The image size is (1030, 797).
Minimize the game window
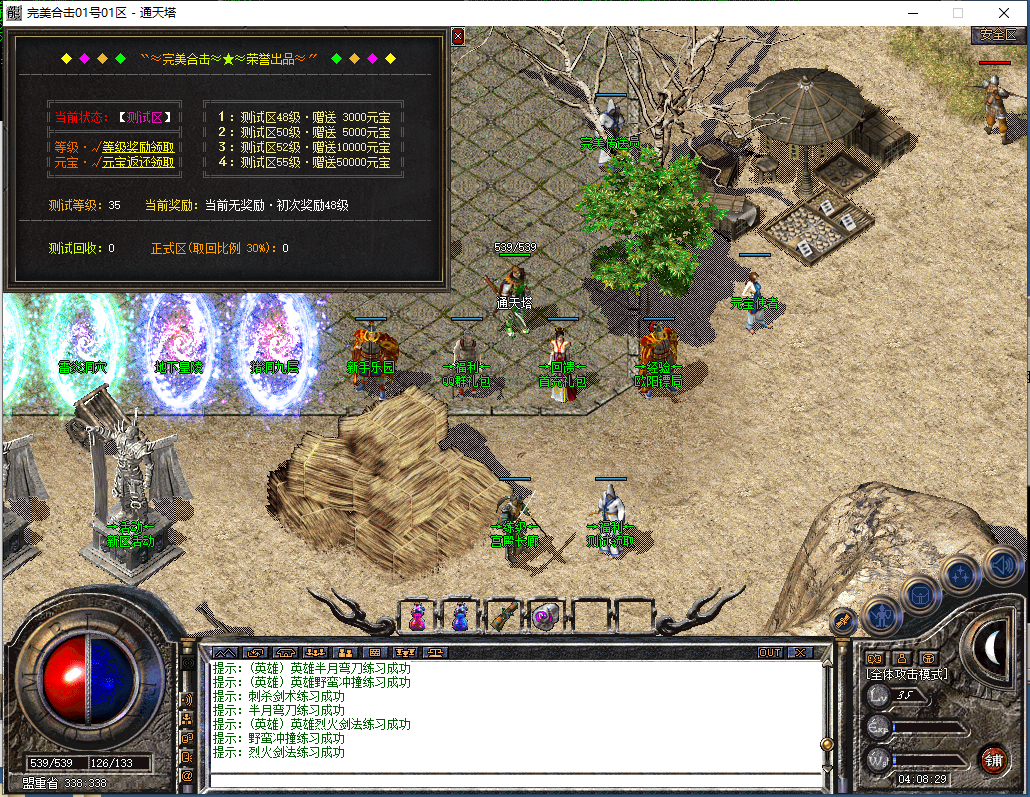[x=911, y=13]
